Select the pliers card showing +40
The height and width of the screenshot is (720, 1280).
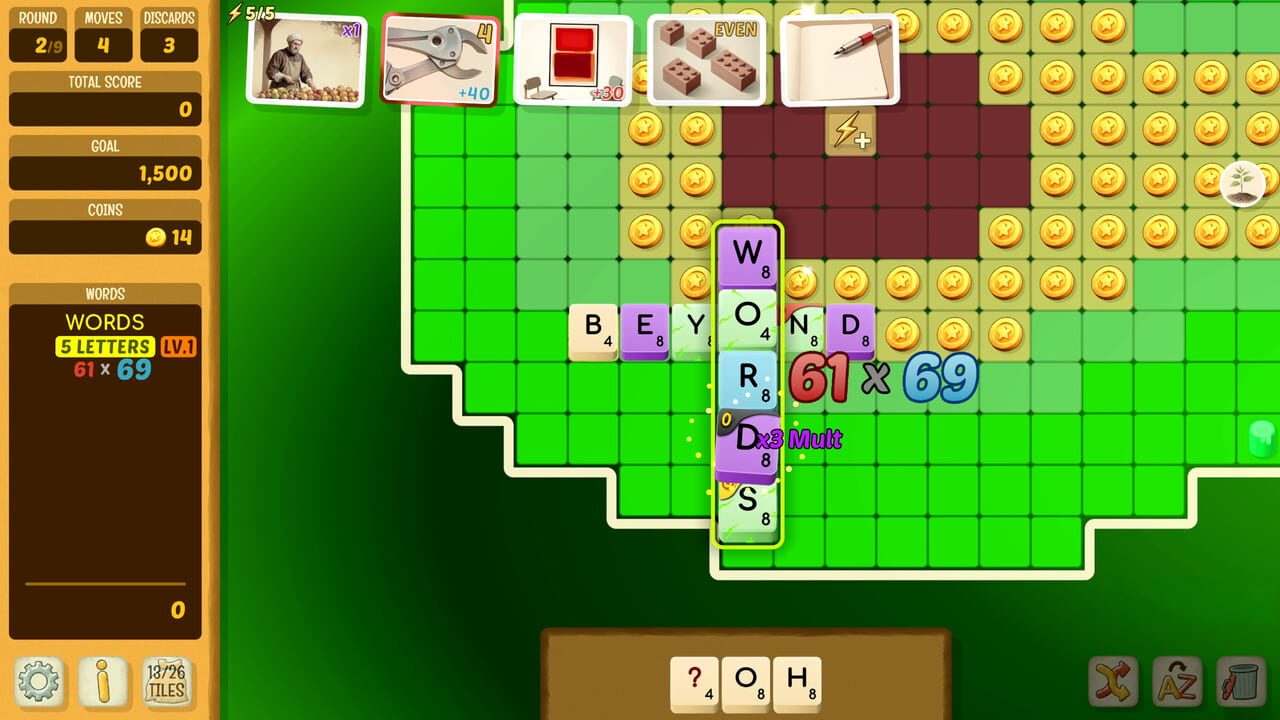point(443,60)
